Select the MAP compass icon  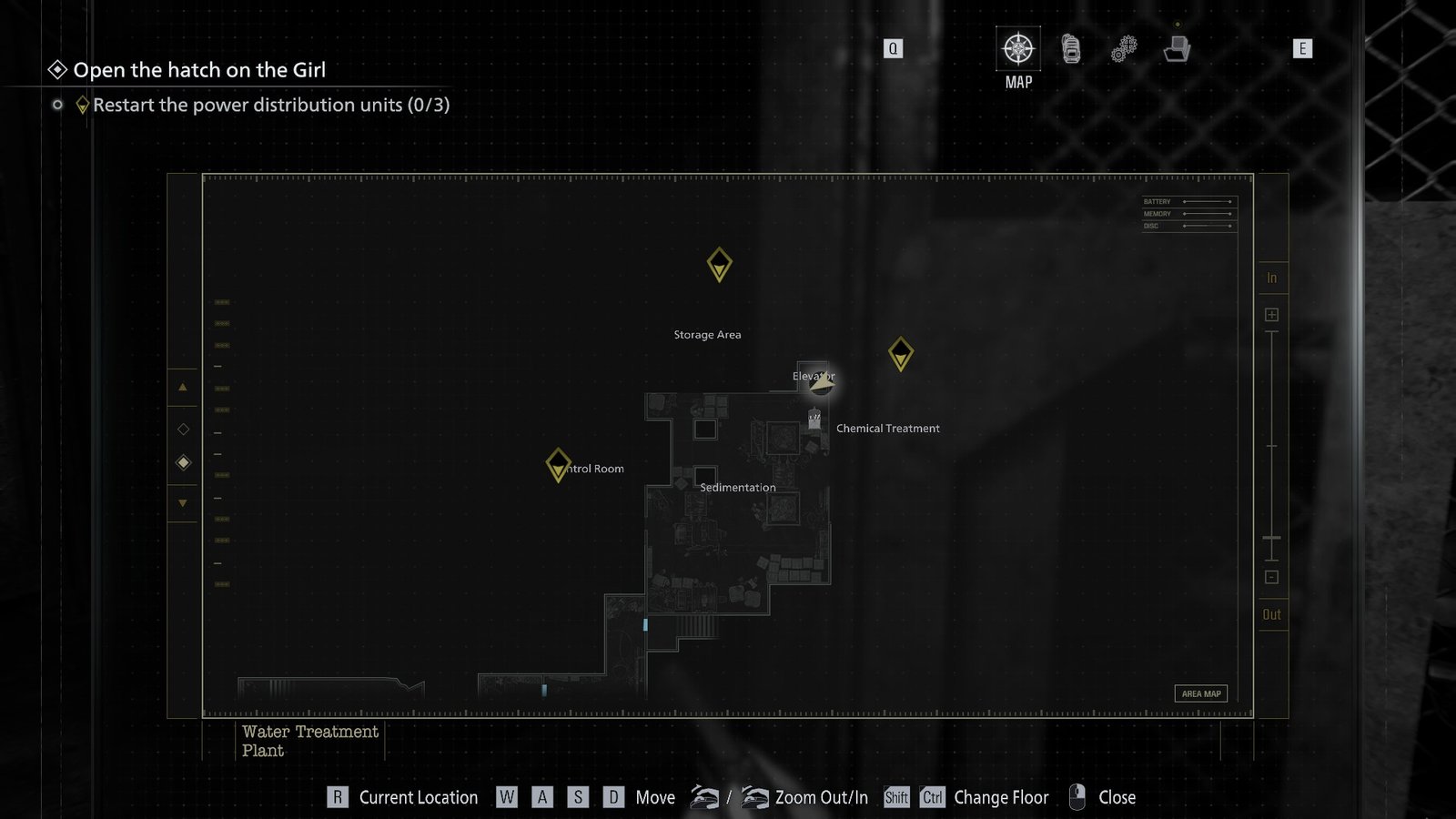pos(1017,50)
